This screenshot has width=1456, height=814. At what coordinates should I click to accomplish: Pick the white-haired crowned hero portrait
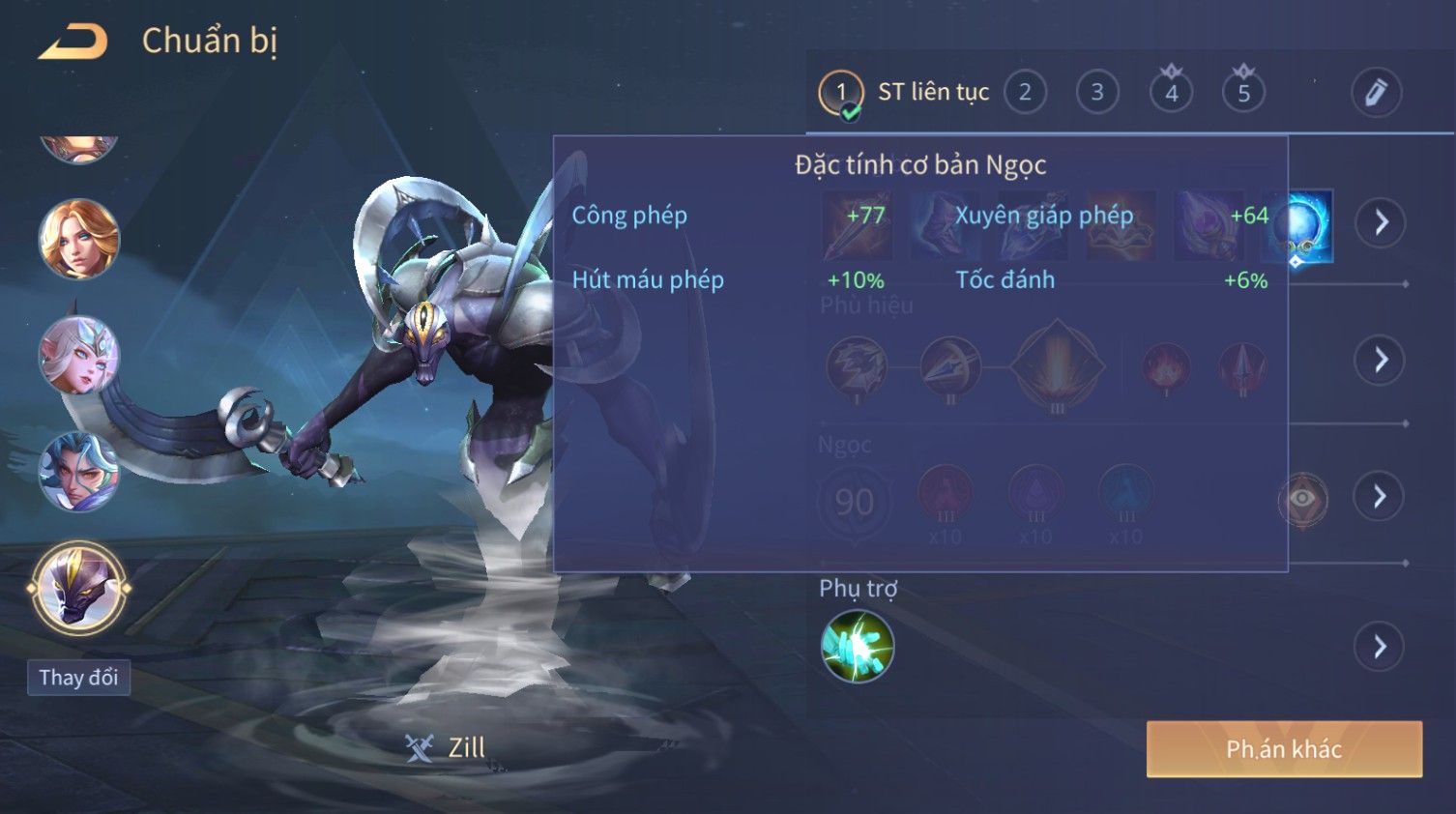(x=78, y=356)
